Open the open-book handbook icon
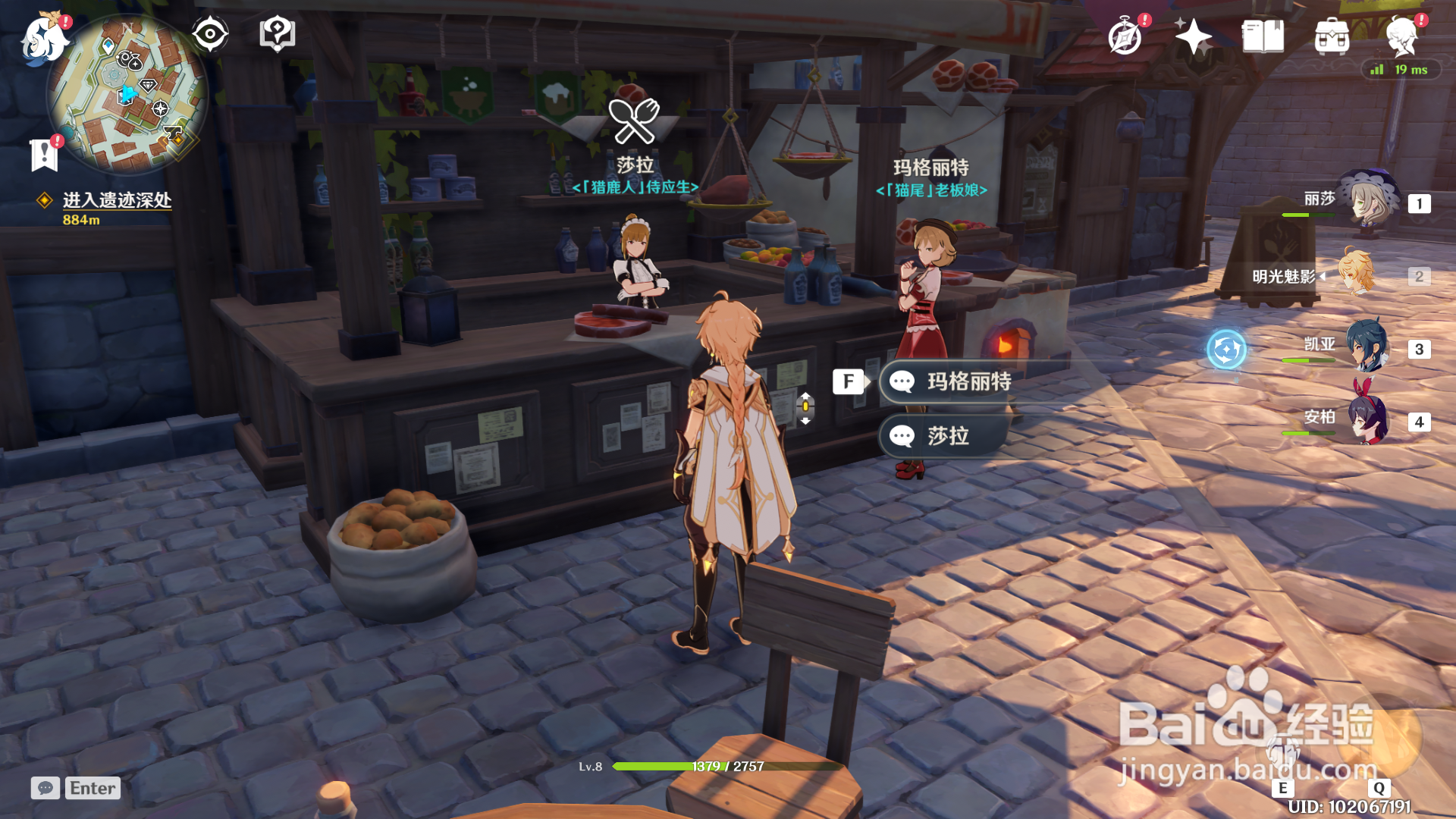1456x819 pixels. tap(1263, 36)
